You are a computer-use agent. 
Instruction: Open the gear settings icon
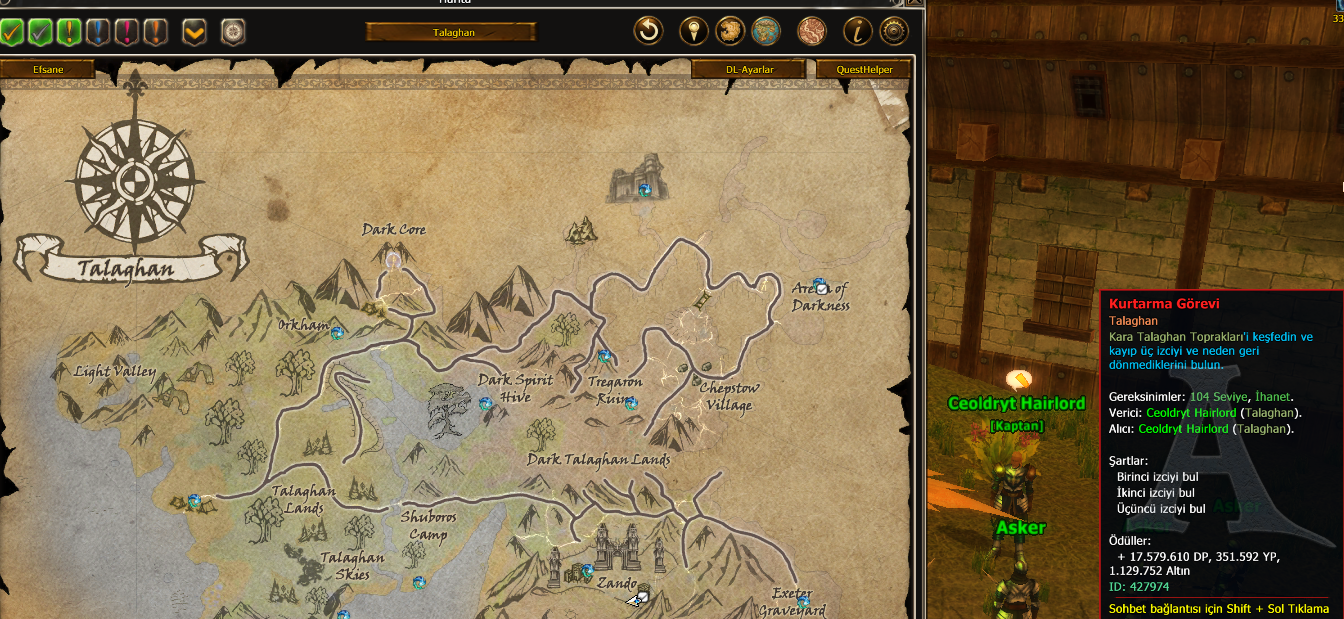tap(893, 31)
